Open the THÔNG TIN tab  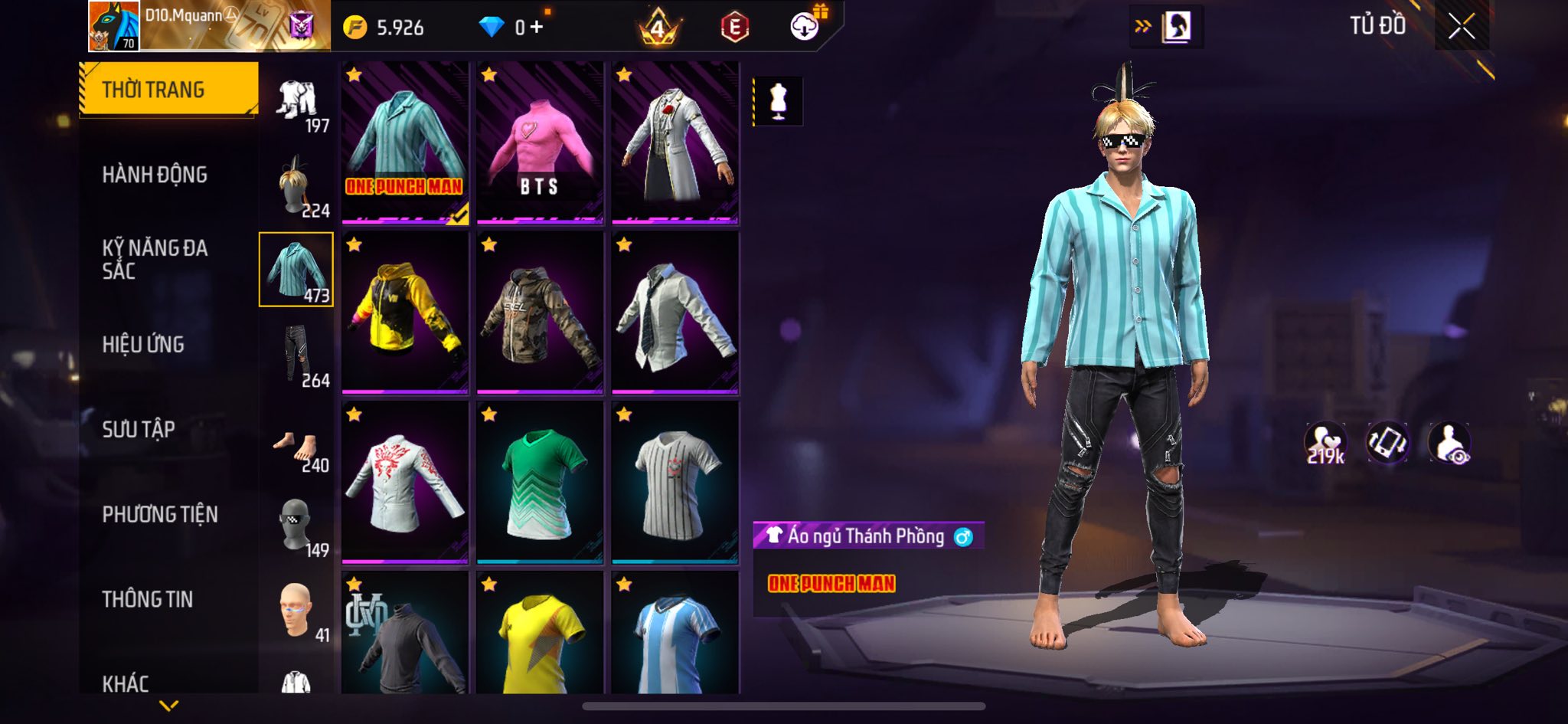pos(148,599)
